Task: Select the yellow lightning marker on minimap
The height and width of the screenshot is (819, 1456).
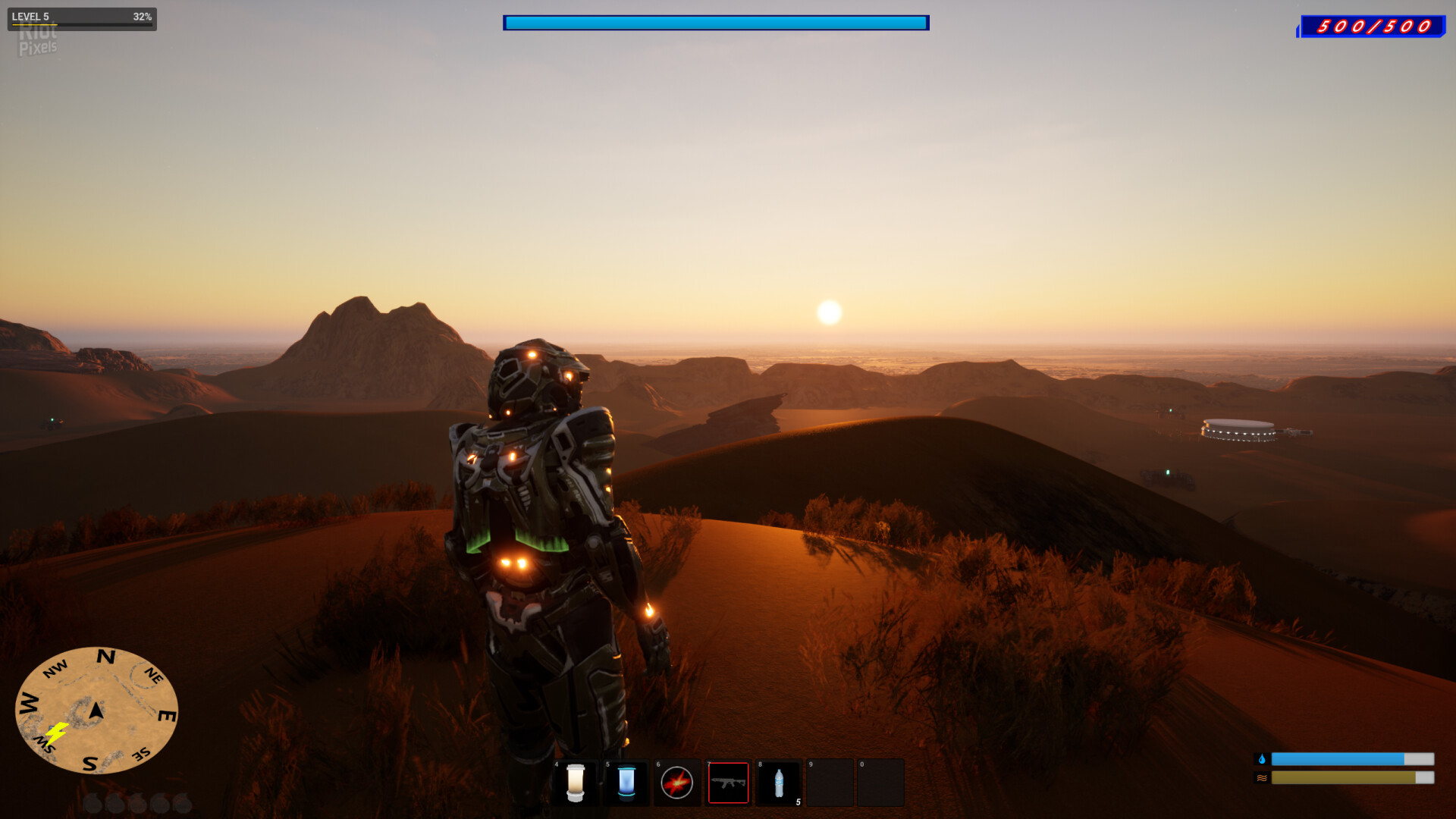Action: [57, 733]
